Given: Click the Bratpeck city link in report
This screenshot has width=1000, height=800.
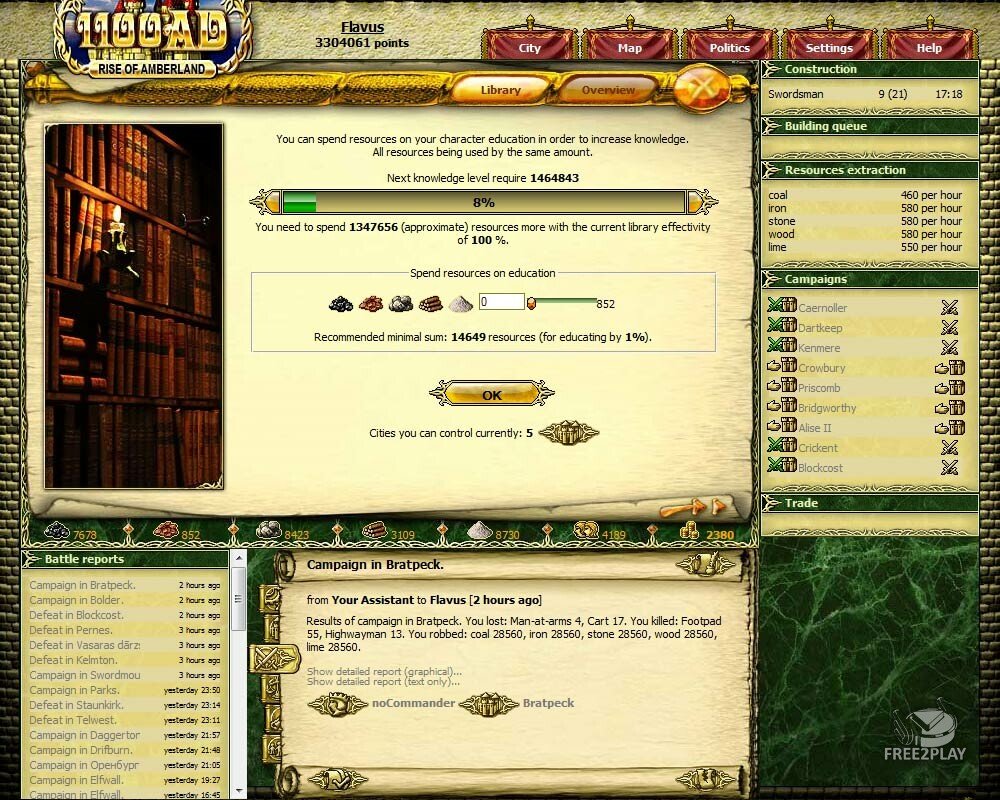Looking at the screenshot, I should 548,703.
